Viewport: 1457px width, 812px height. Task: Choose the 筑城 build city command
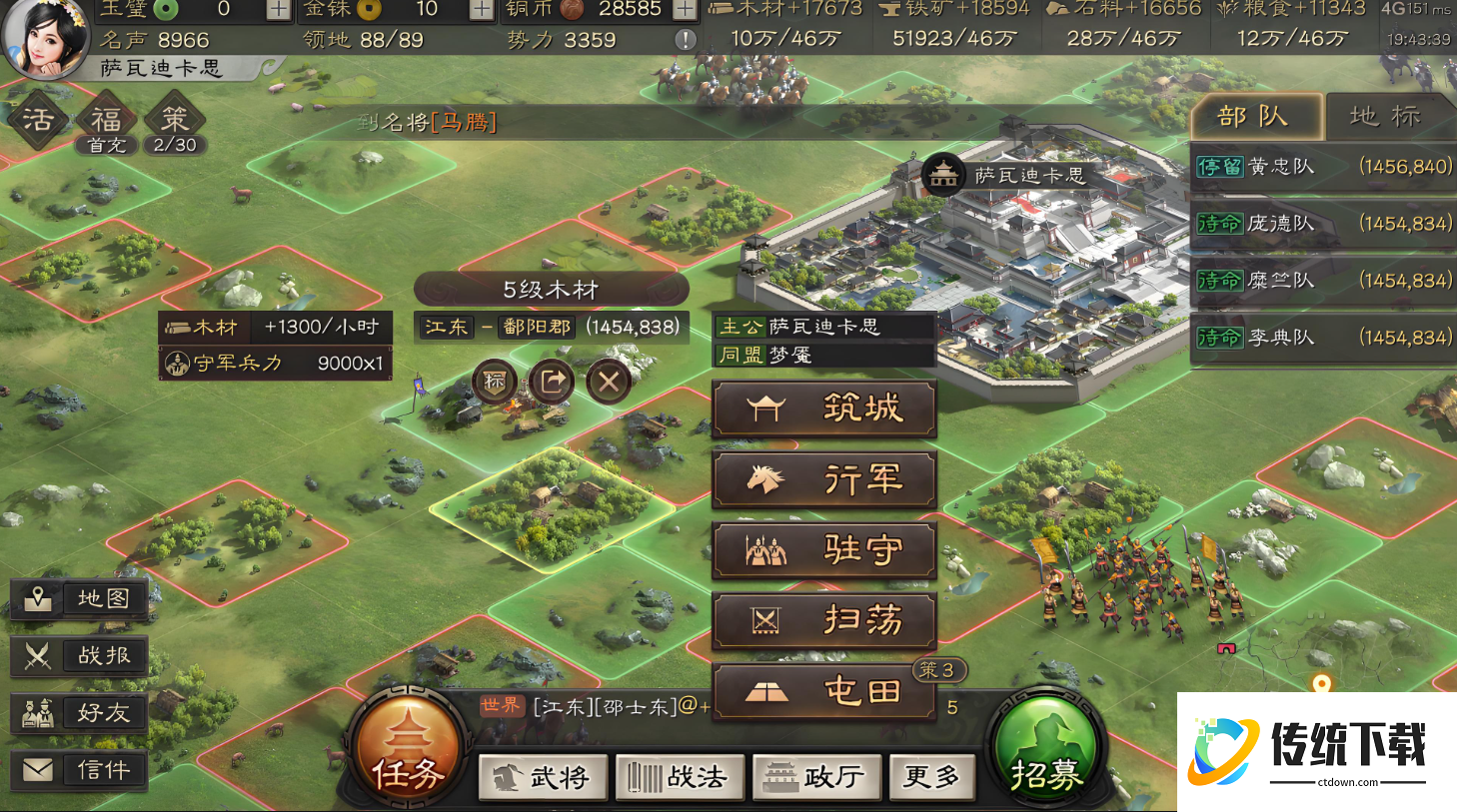(823, 408)
